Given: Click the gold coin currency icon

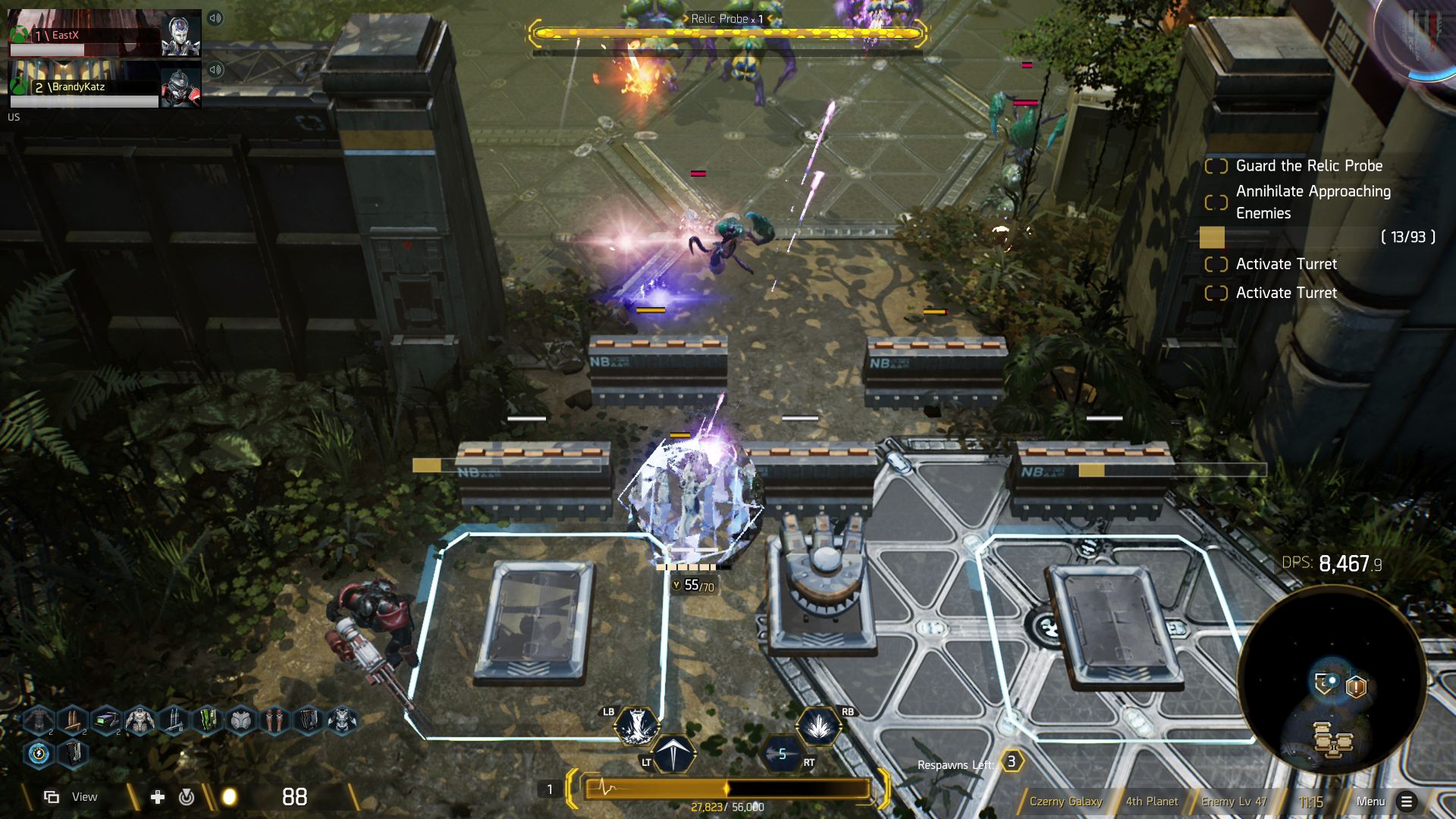Looking at the screenshot, I should pos(229,797).
